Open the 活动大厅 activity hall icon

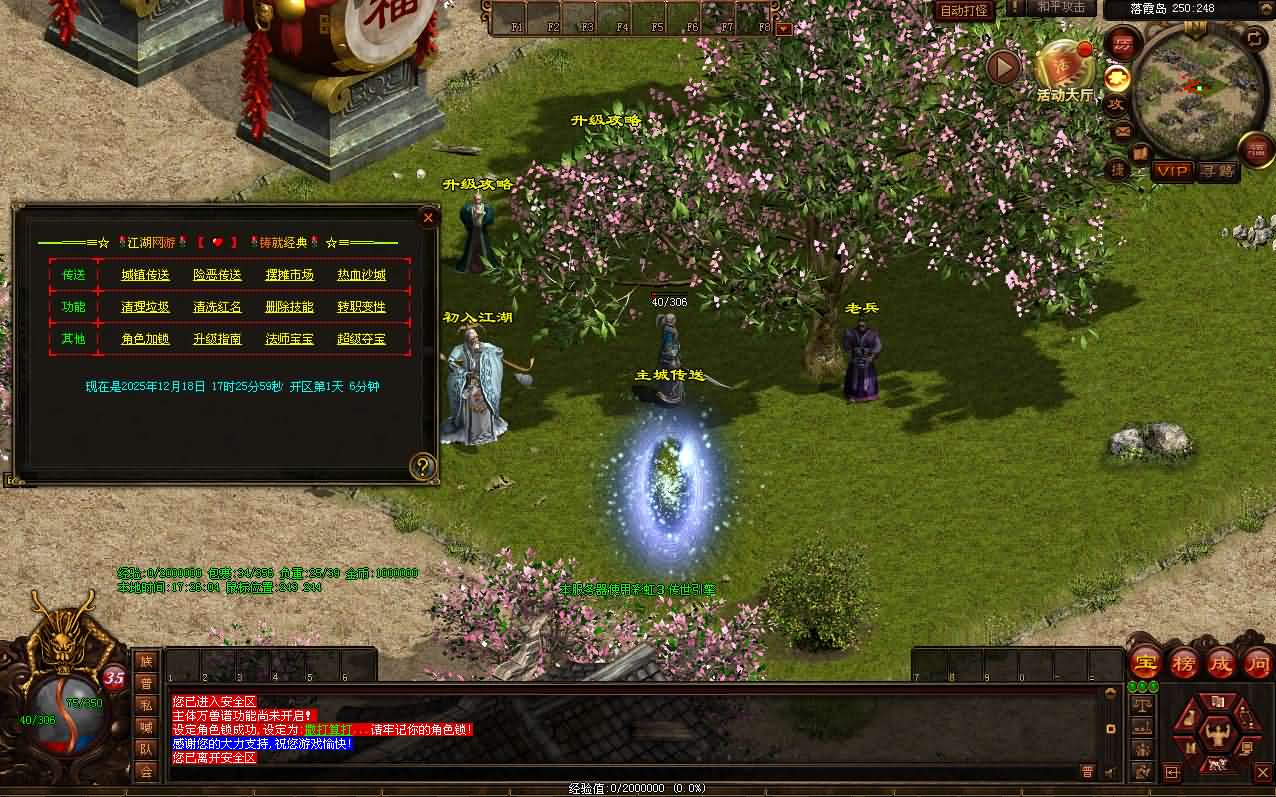pos(1064,70)
